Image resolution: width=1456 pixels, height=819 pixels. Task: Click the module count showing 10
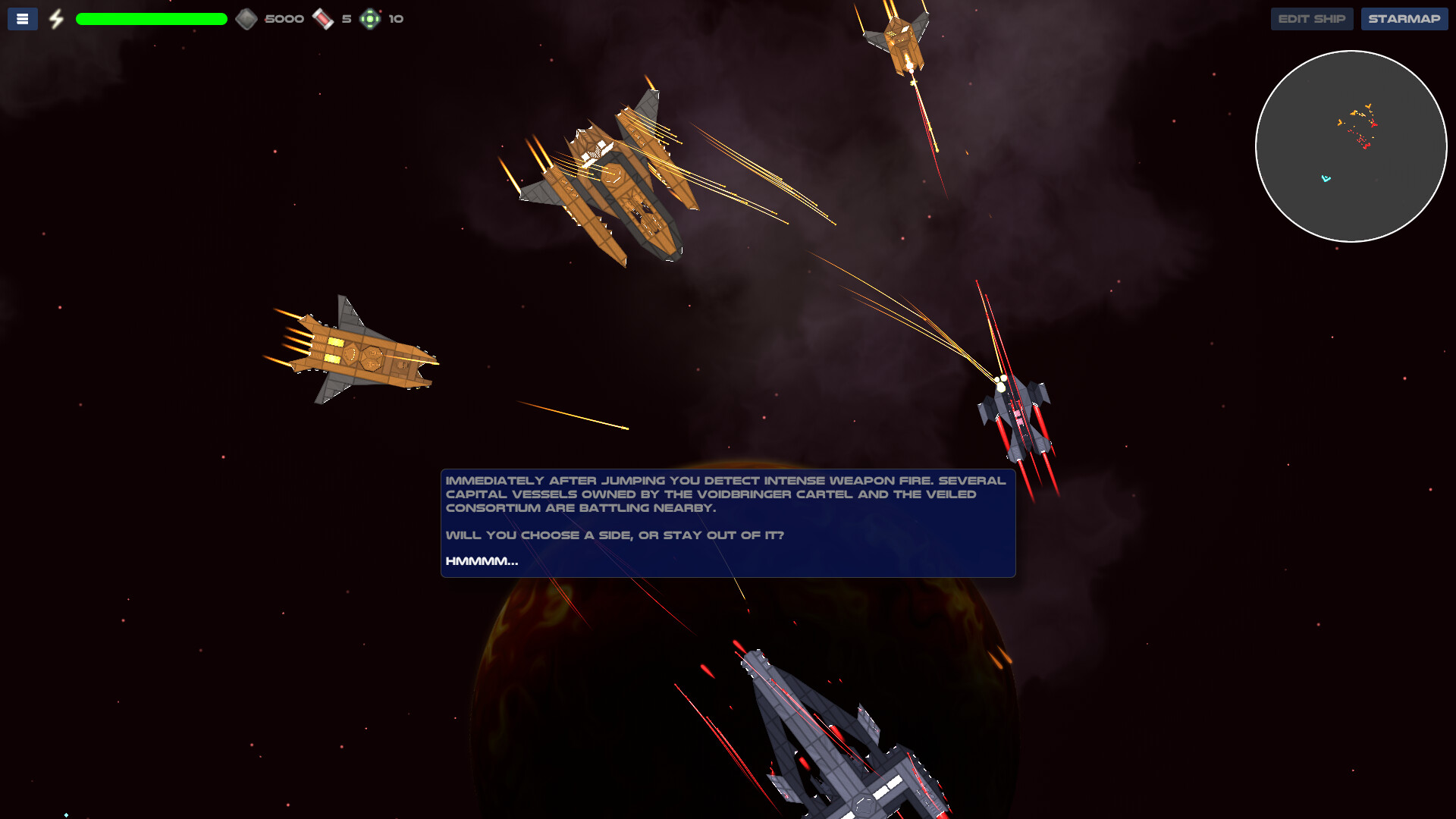[x=395, y=18]
